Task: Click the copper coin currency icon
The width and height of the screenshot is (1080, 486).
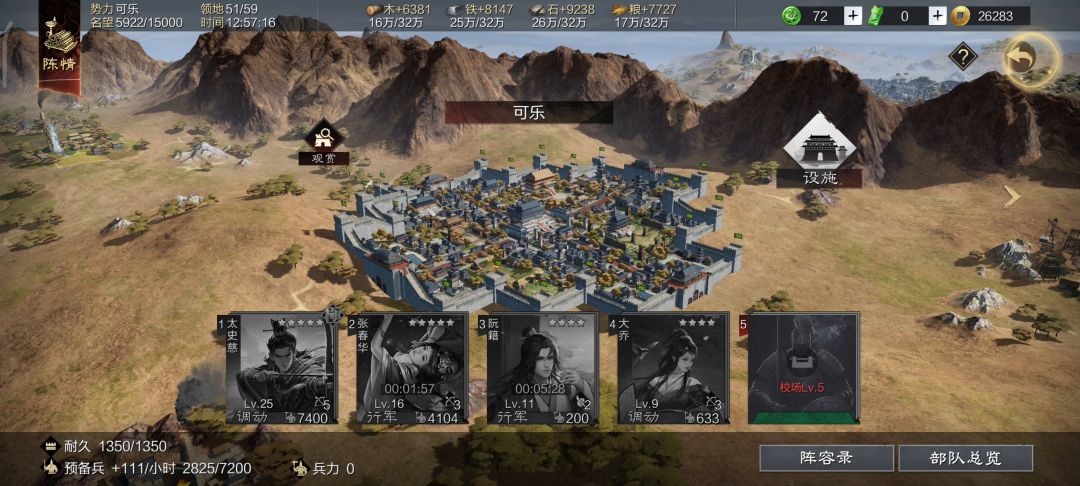Action: 961,16
